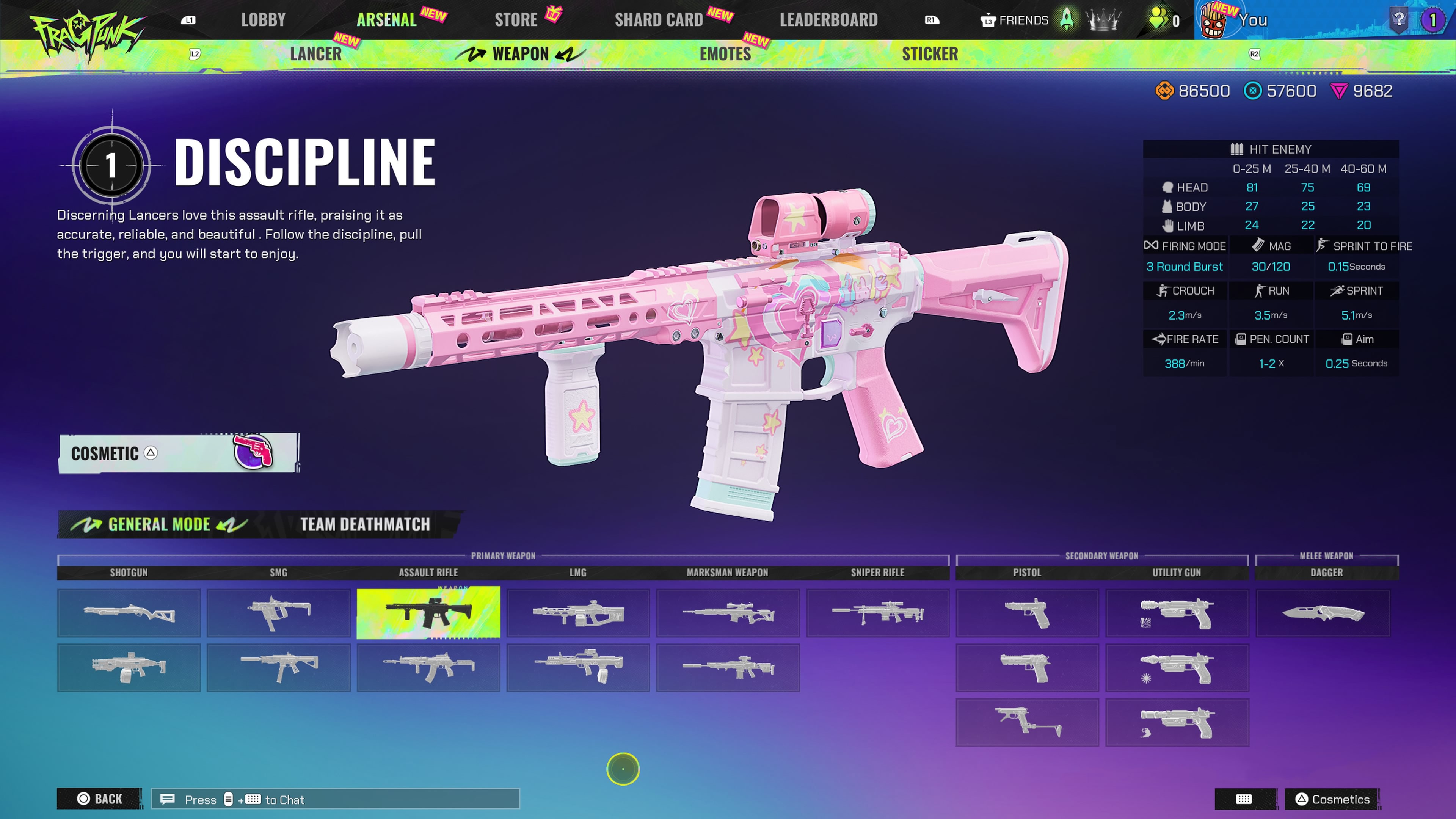Image resolution: width=1456 pixels, height=819 pixels.
Task: Open the chat input bar
Action: coord(335,799)
